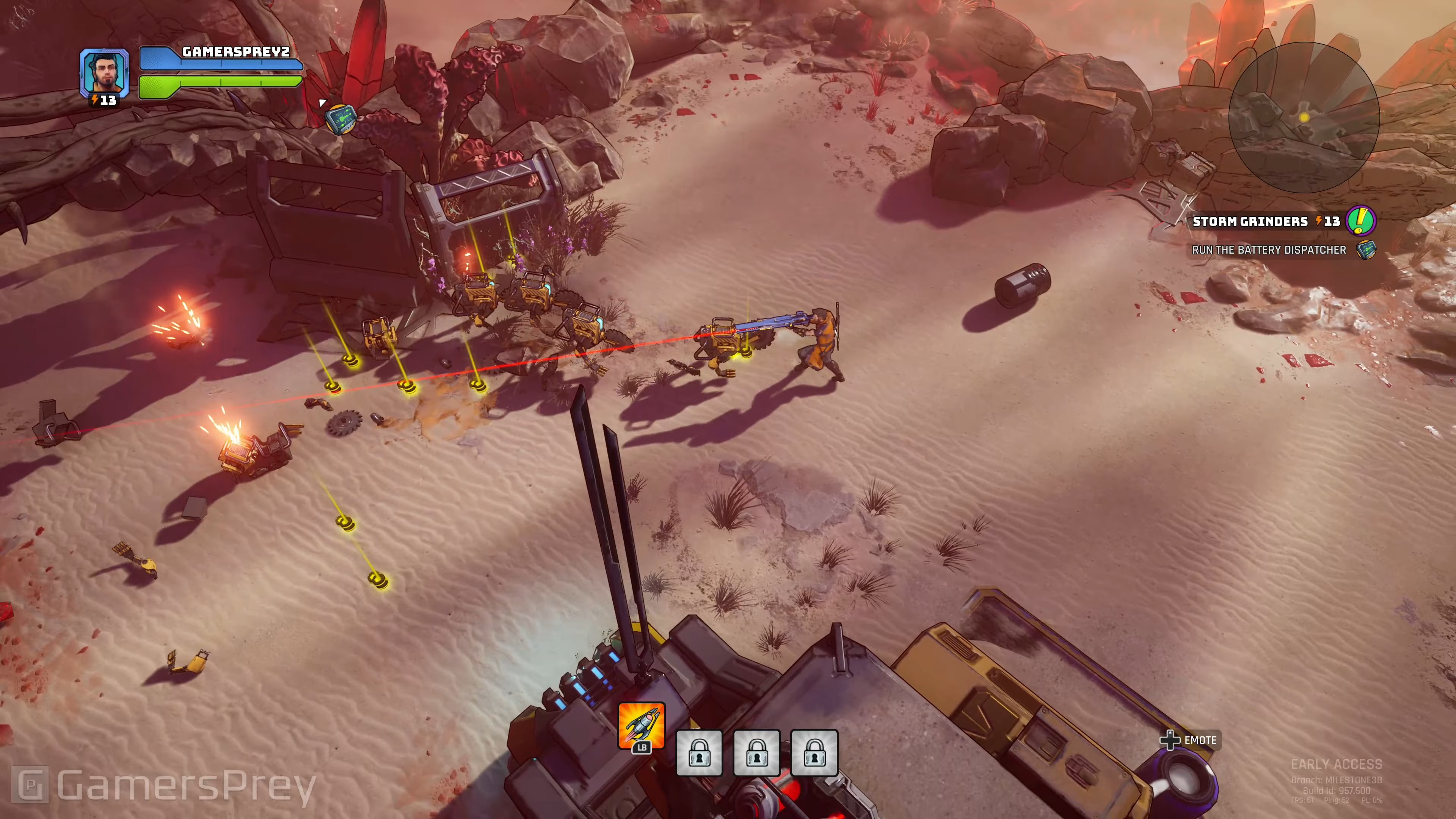The height and width of the screenshot is (819, 1456).
Task: Click the Run the Battery Dispatcher objective
Action: [1268, 250]
